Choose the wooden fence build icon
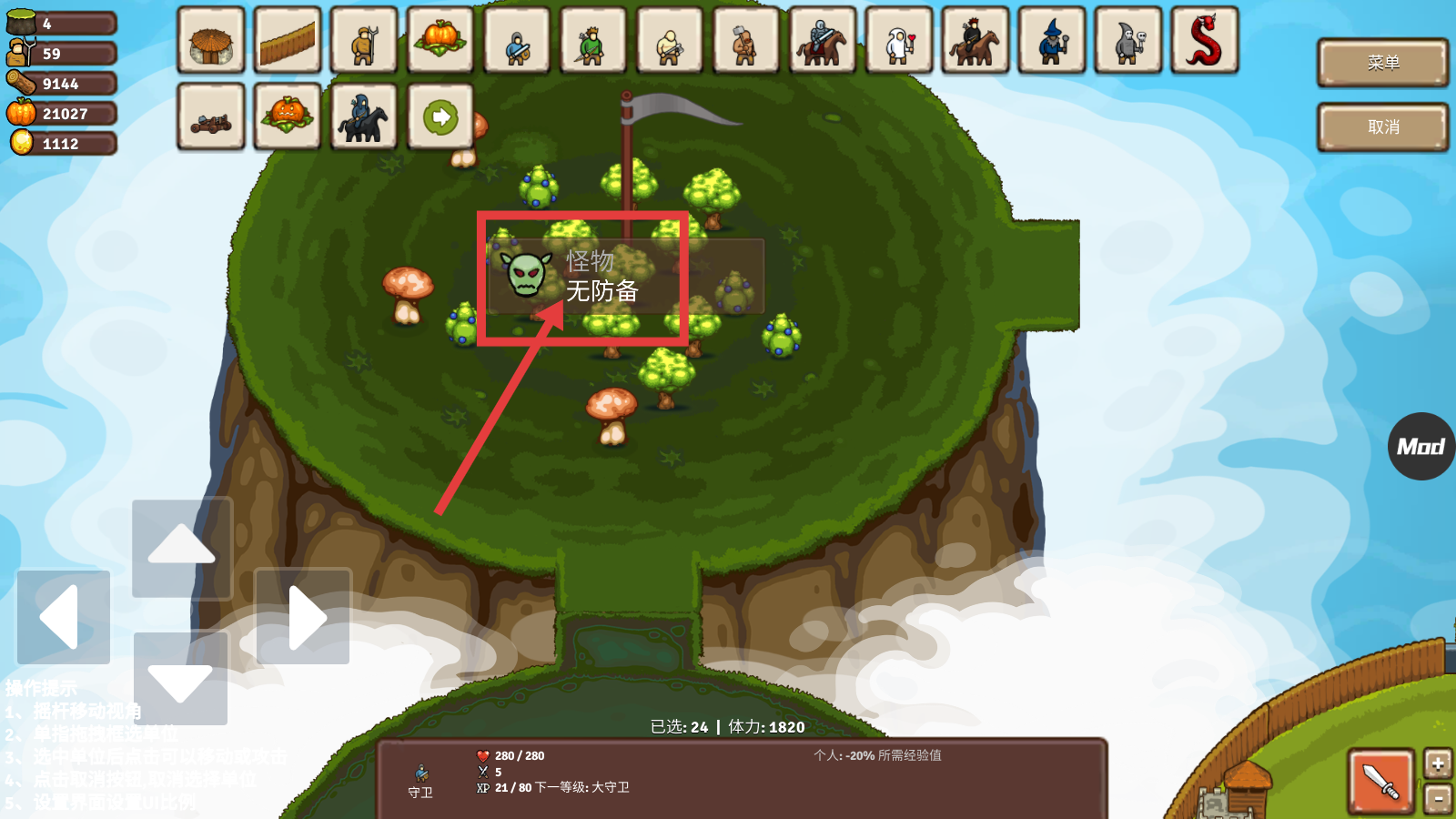Viewport: 1456px width, 819px height. [288, 41]
